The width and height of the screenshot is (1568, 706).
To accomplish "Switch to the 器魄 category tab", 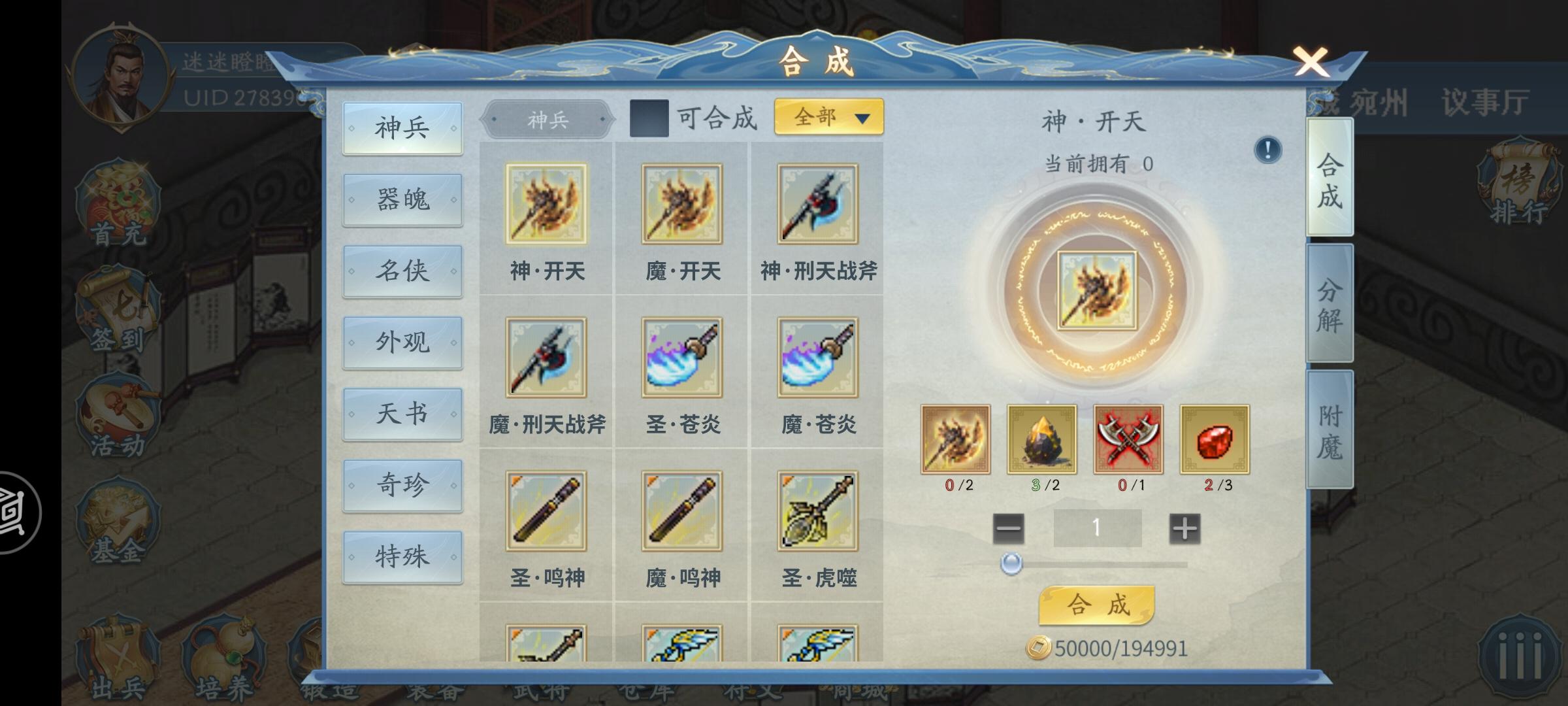I will (402, 199).
